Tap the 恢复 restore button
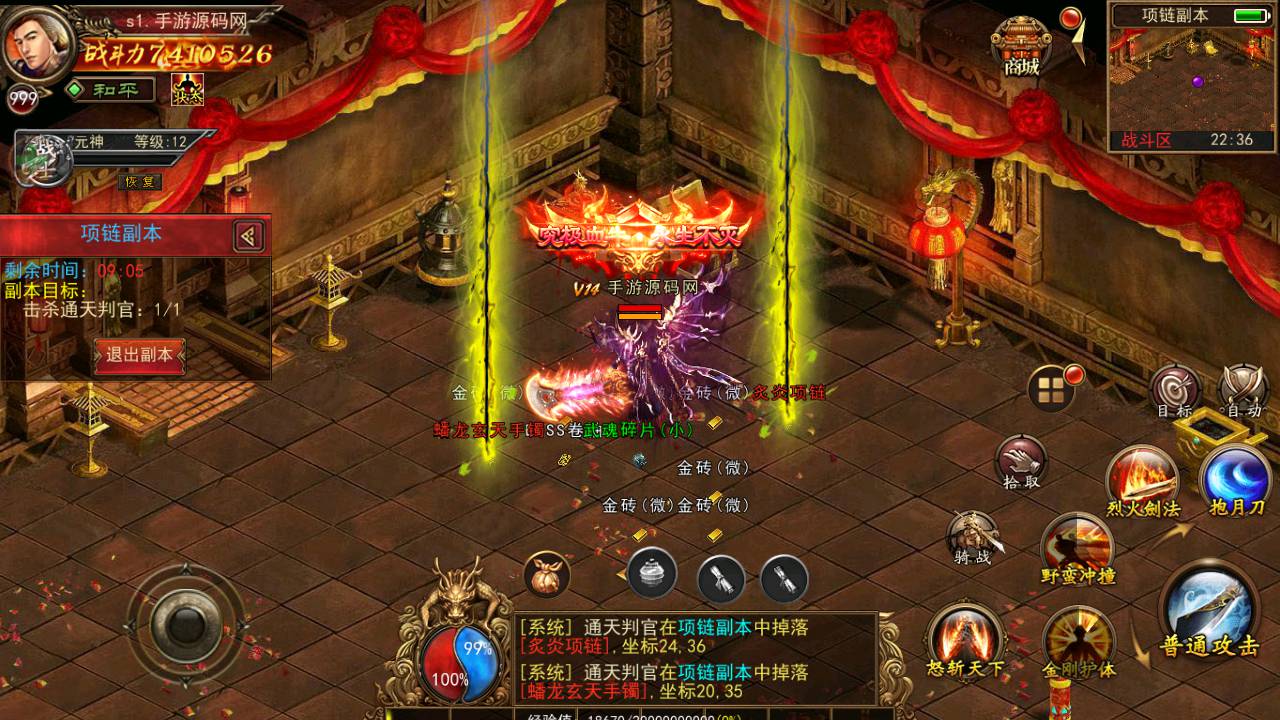 (140, 182)
